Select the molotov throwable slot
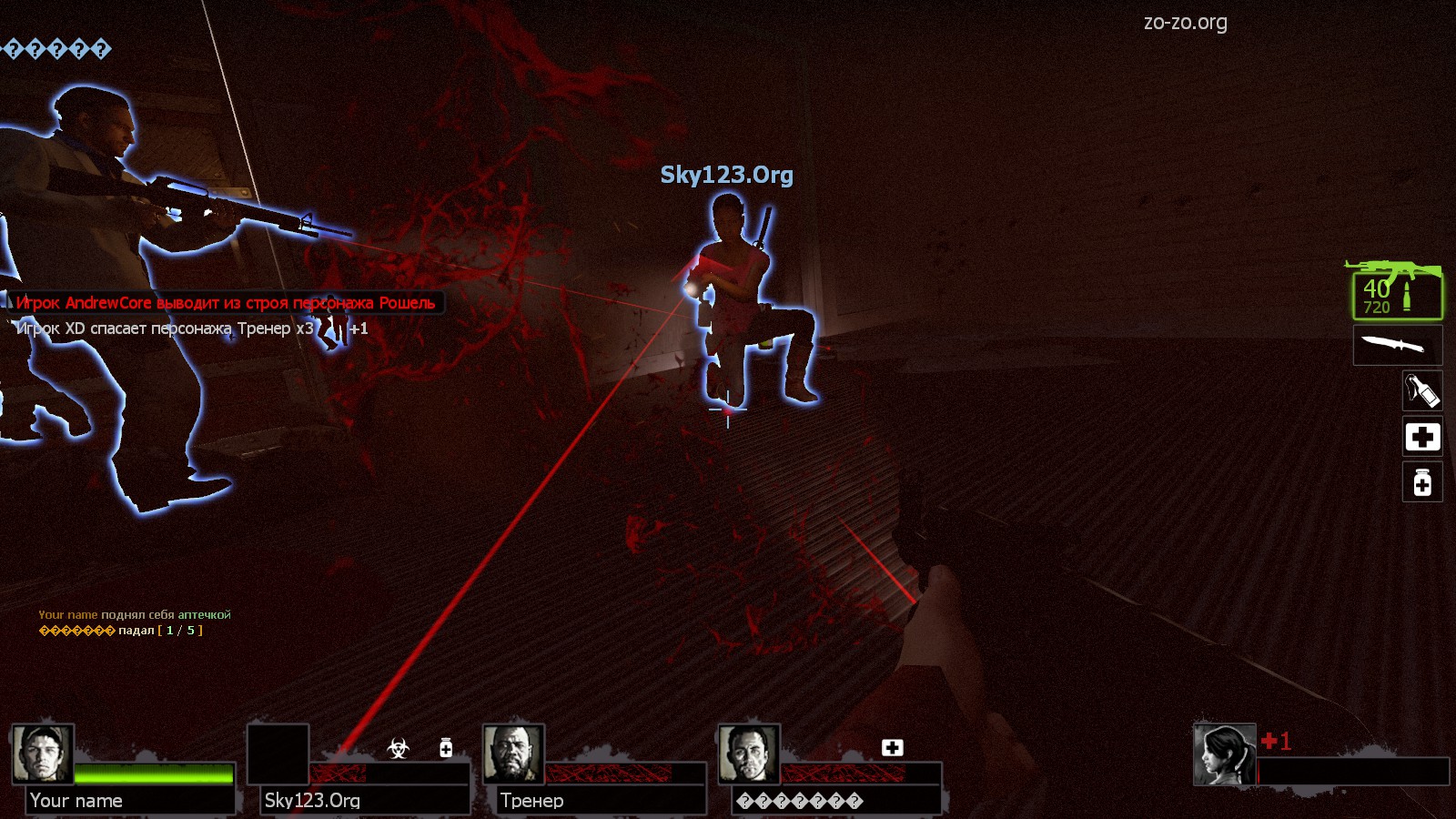Image resolution: width=1456 pixels, height=819 pixels. 1421,390
